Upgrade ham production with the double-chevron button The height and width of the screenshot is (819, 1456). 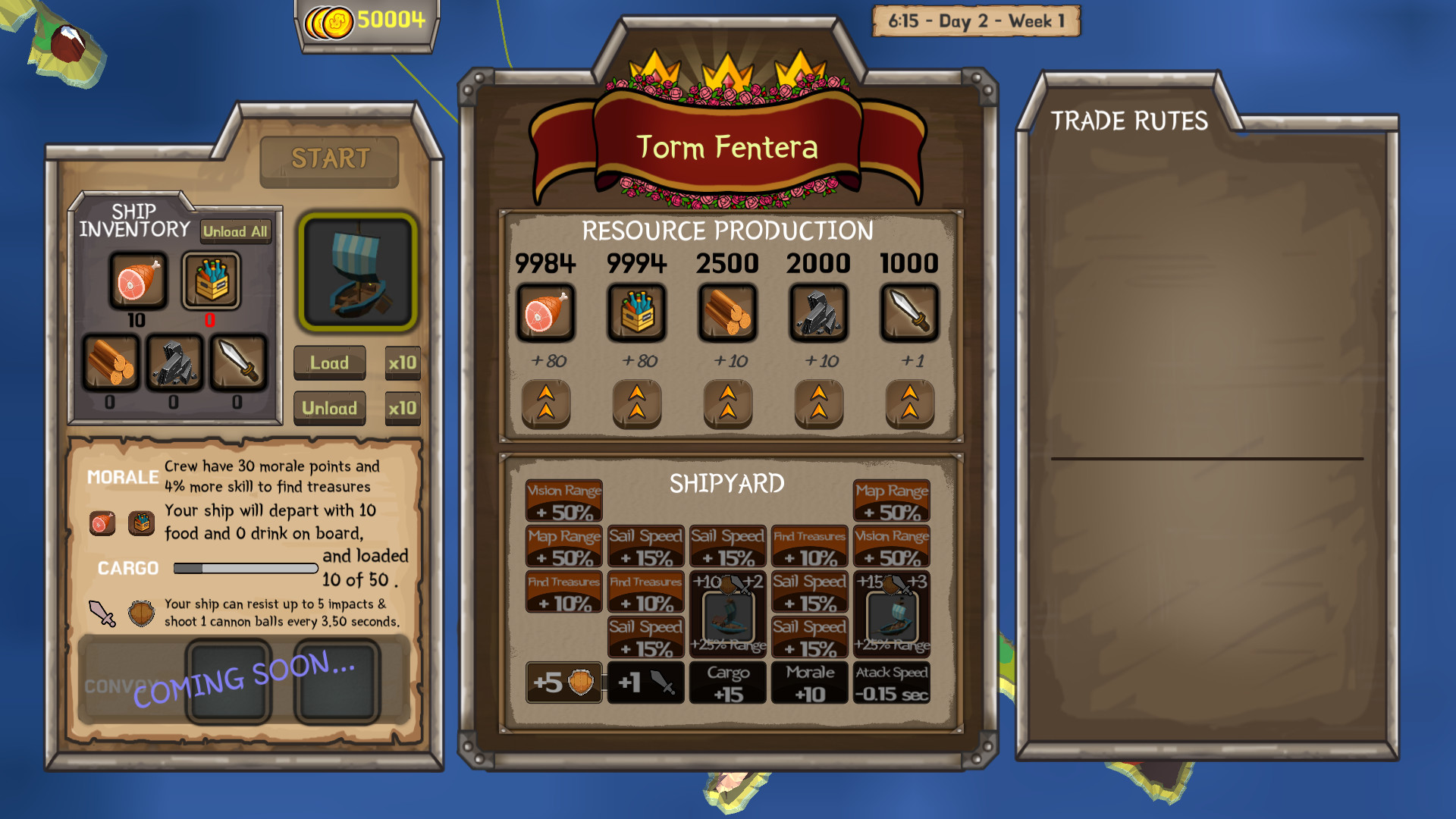click(x=548, y=404)
